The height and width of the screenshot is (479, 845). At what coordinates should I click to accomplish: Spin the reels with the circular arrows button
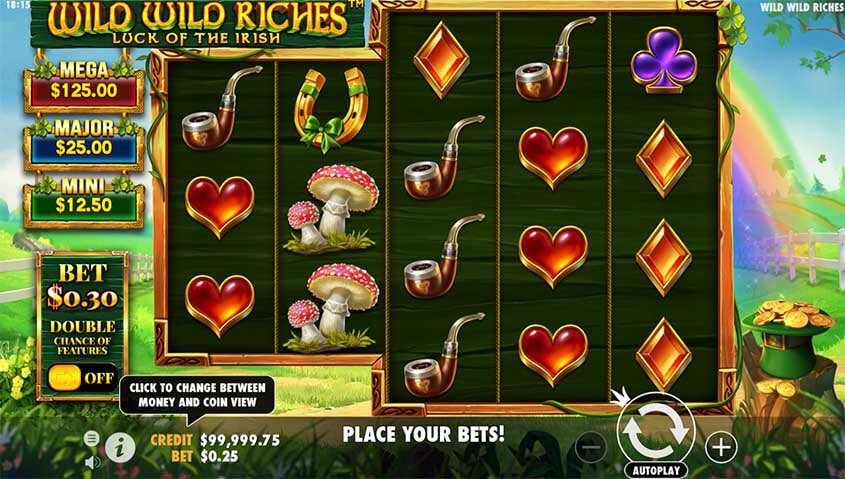pyautogui.click(x=655, y=429)
